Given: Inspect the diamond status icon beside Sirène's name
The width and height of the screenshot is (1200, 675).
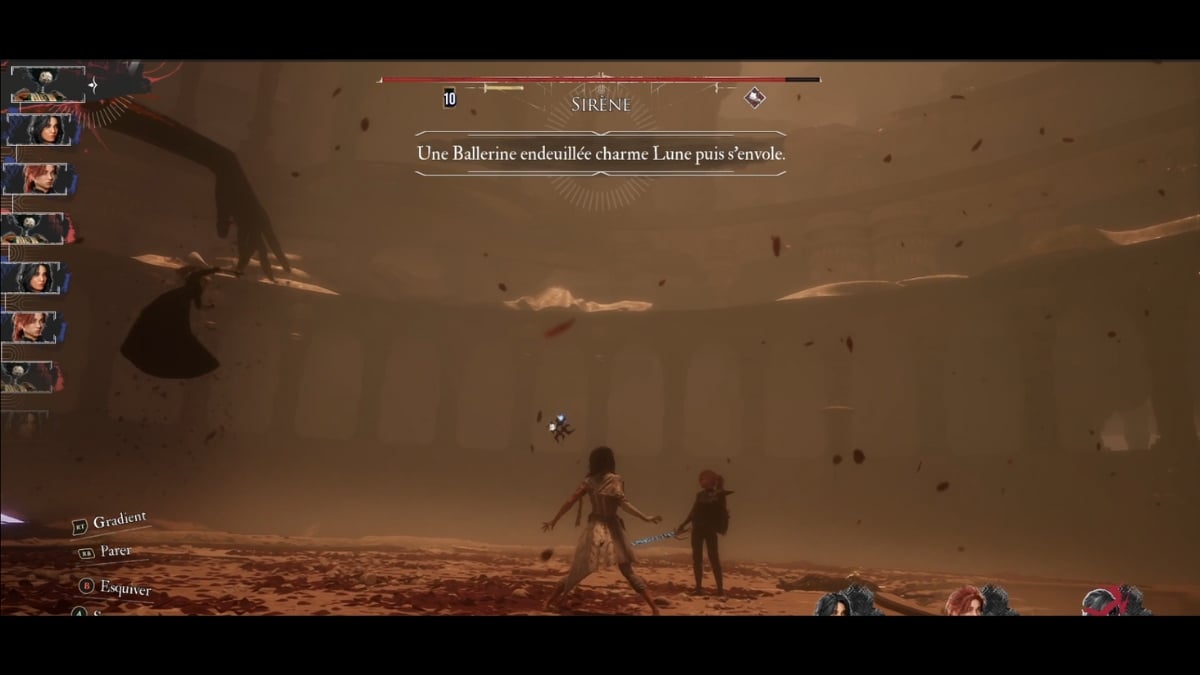Looking at the screenshot, I should (755, 97).
